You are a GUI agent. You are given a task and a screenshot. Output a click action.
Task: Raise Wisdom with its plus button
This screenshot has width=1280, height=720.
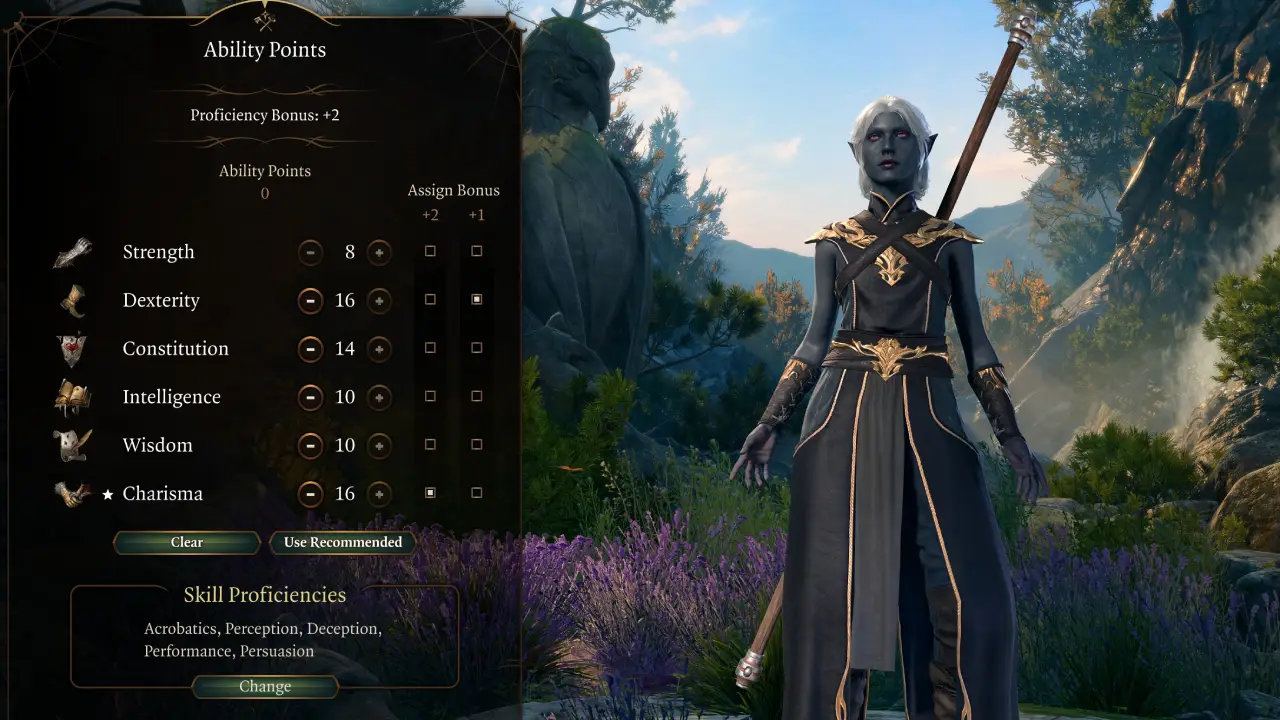[379, 446]
